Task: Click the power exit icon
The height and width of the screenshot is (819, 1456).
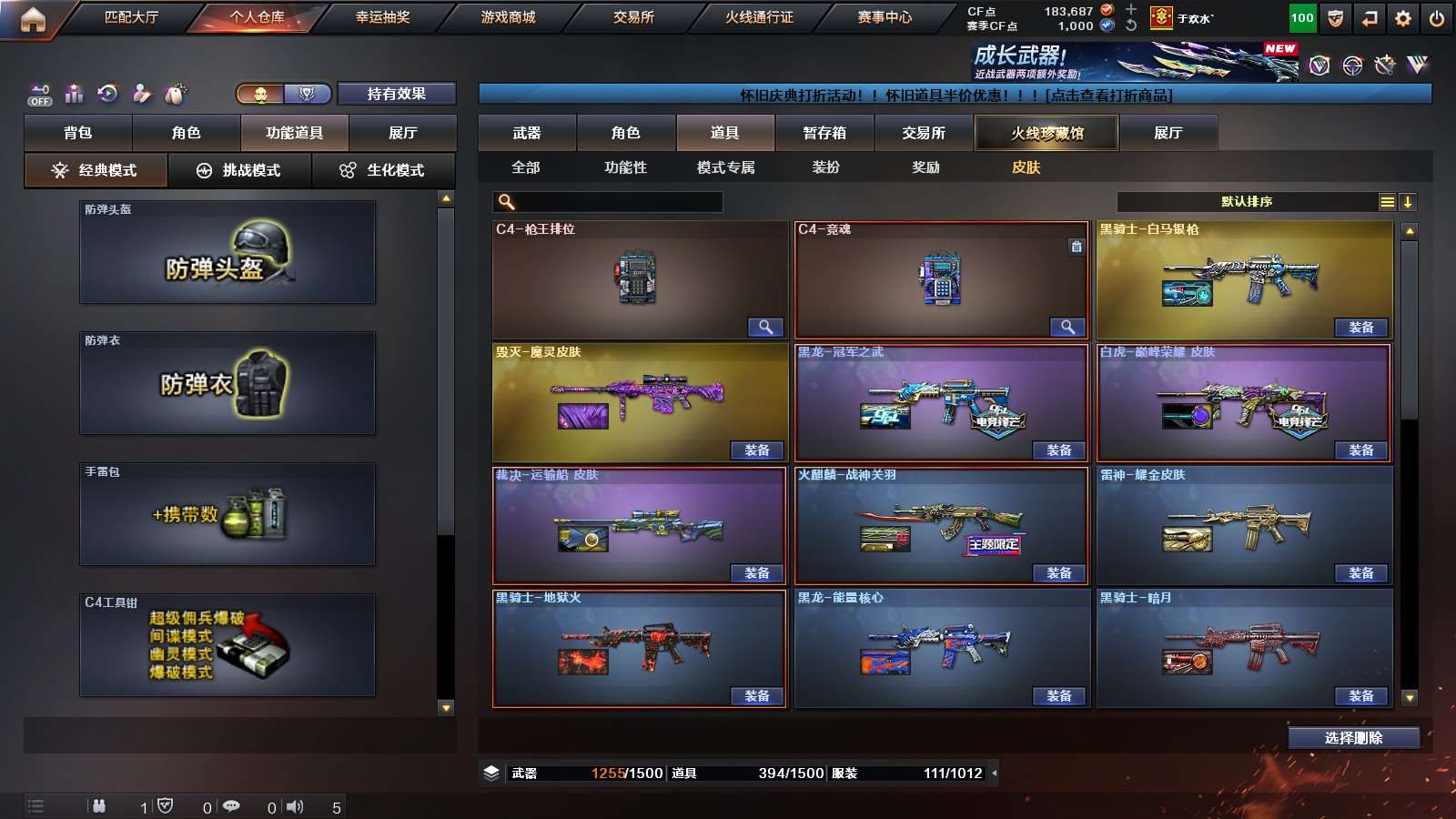Action: (1437, 18)
